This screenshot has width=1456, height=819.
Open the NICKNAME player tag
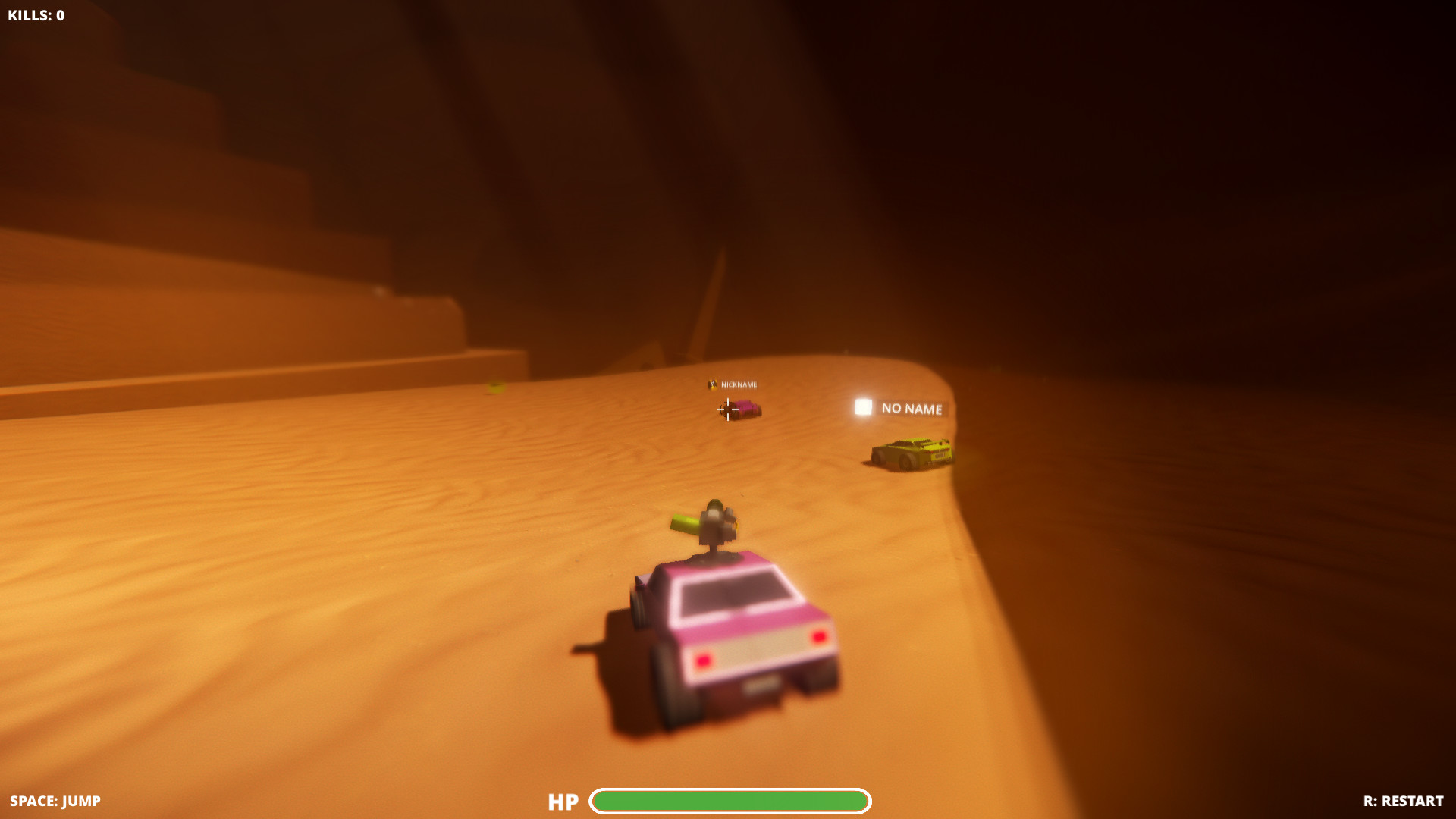pos(739,384)
